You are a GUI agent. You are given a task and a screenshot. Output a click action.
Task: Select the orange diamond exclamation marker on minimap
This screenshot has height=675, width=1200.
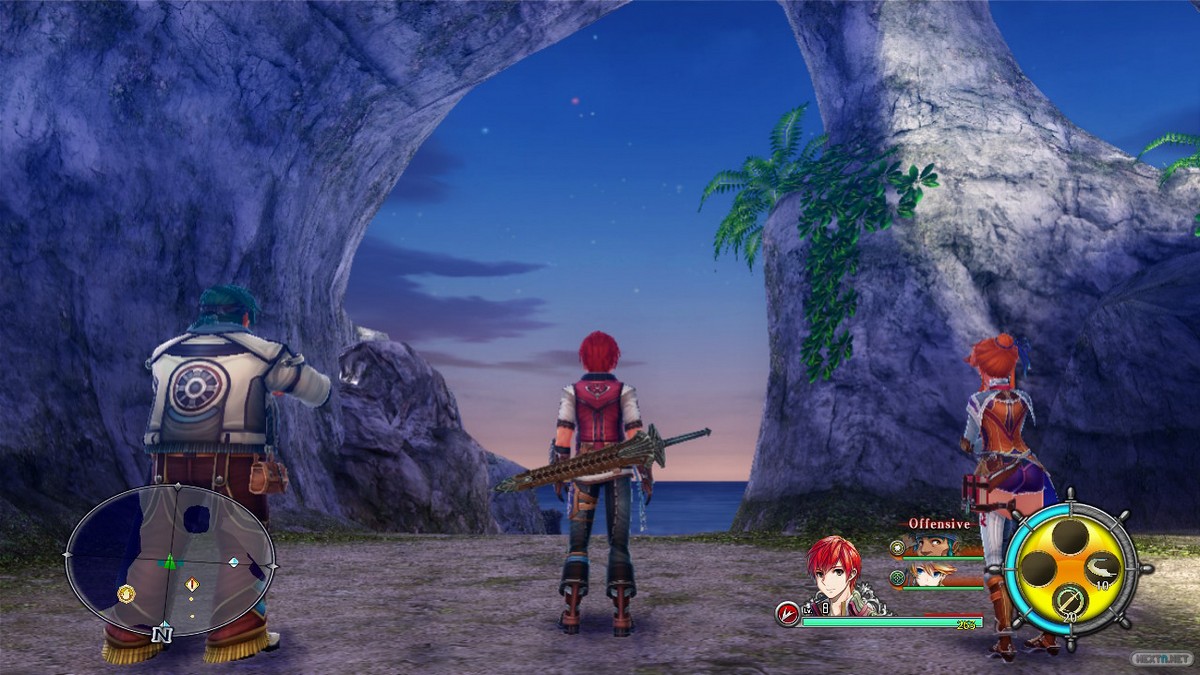193,584
